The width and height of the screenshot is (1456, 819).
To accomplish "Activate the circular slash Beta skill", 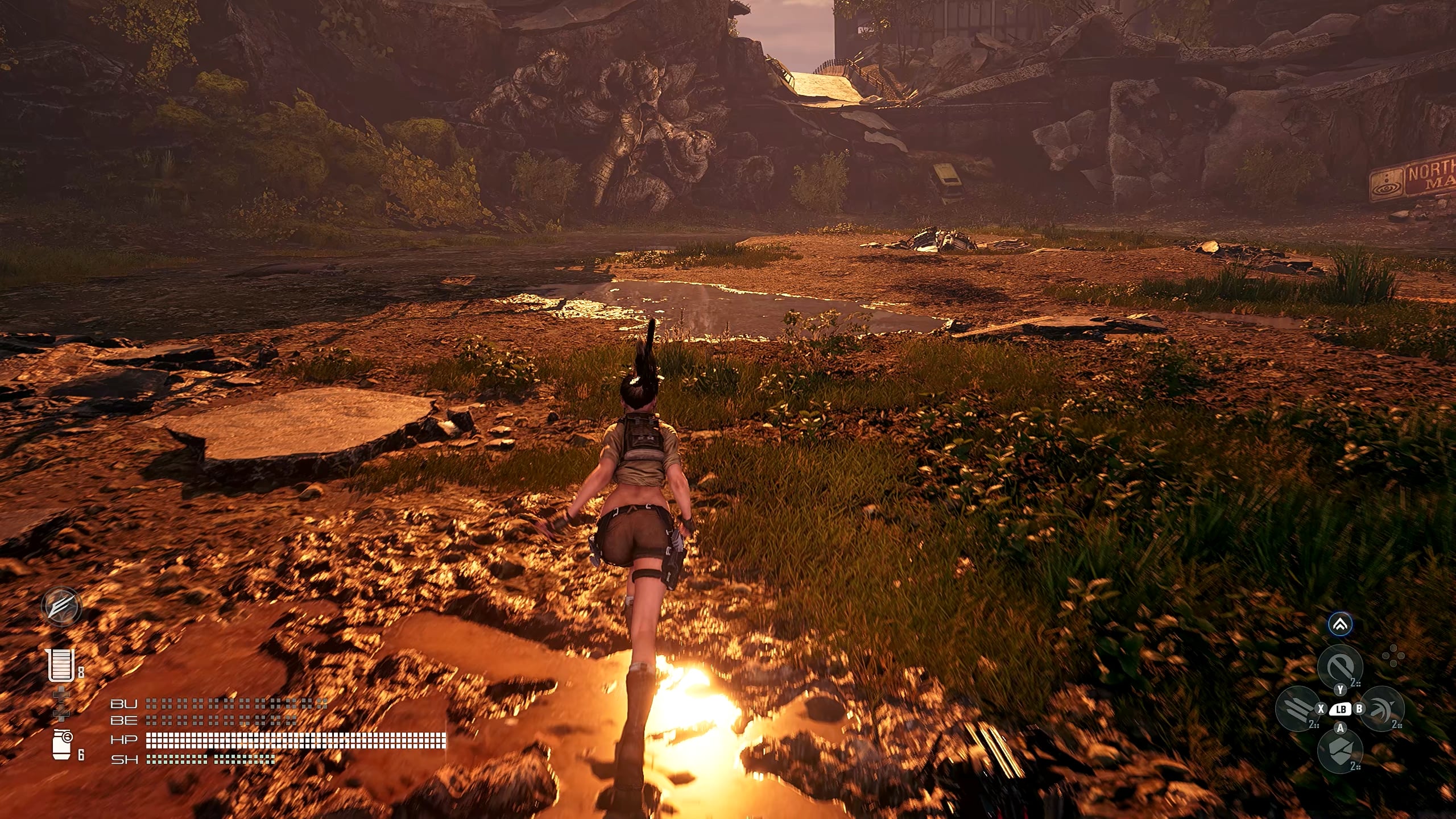I will coord(1340,667).
